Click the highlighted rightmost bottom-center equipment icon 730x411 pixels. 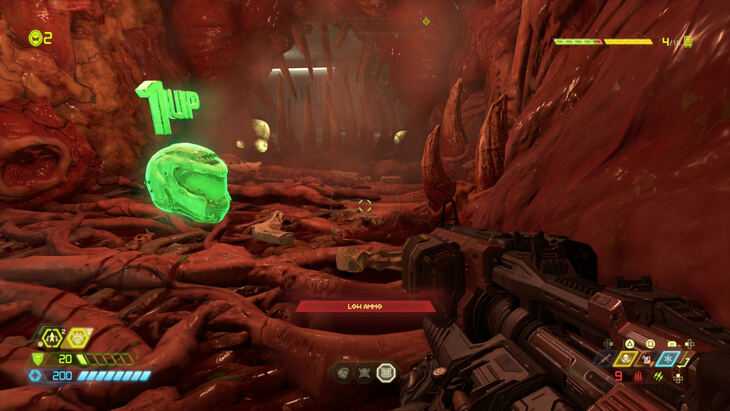coord(387,372)
